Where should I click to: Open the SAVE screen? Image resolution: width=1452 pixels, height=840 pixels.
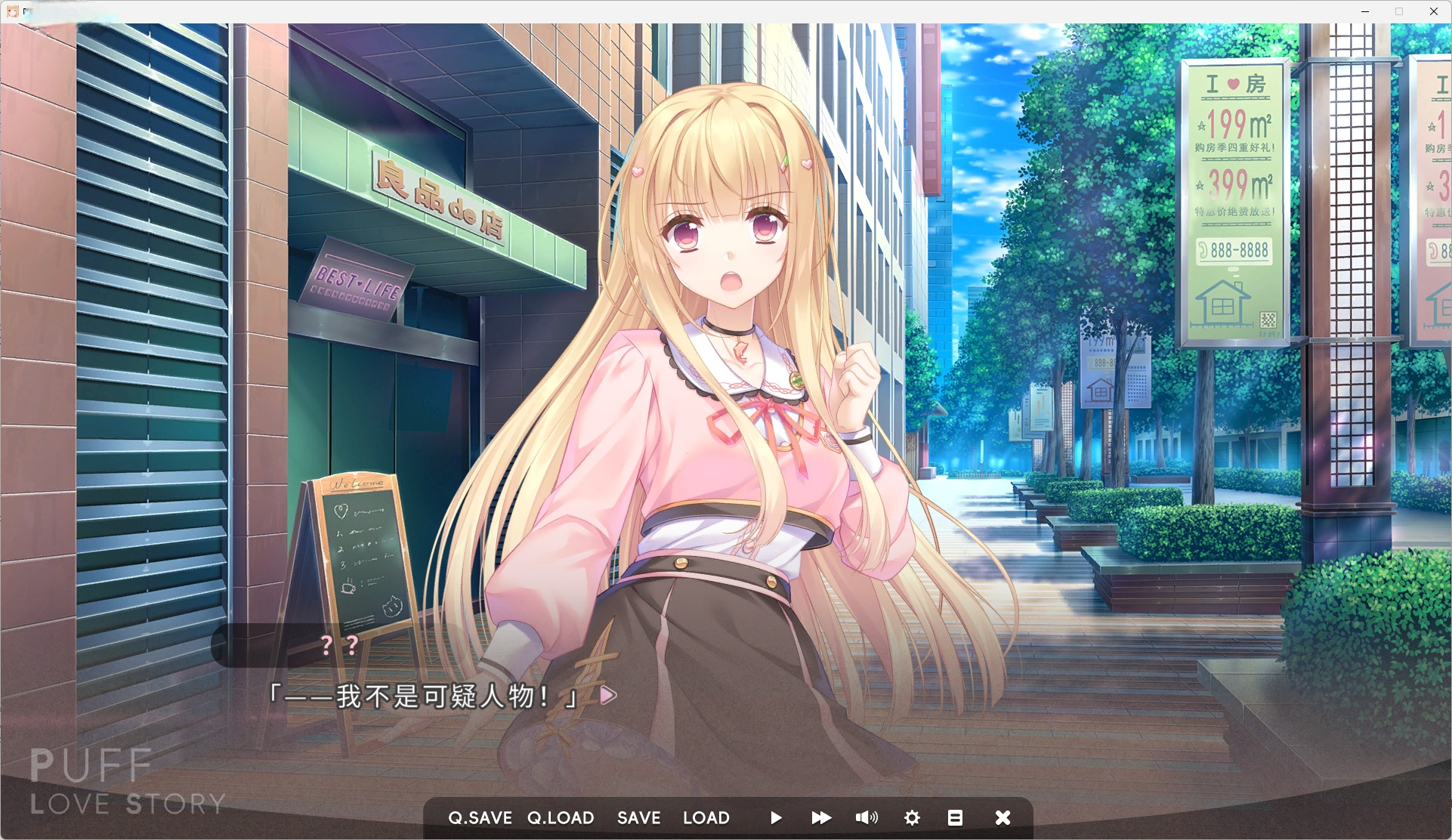638,817
